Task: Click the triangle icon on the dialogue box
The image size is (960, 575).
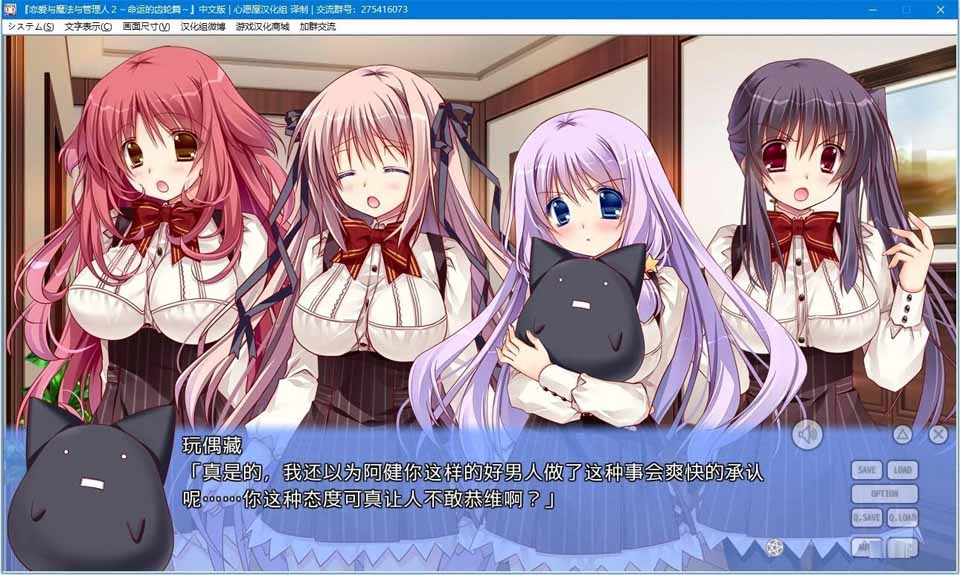Action: tap(902, 434)
